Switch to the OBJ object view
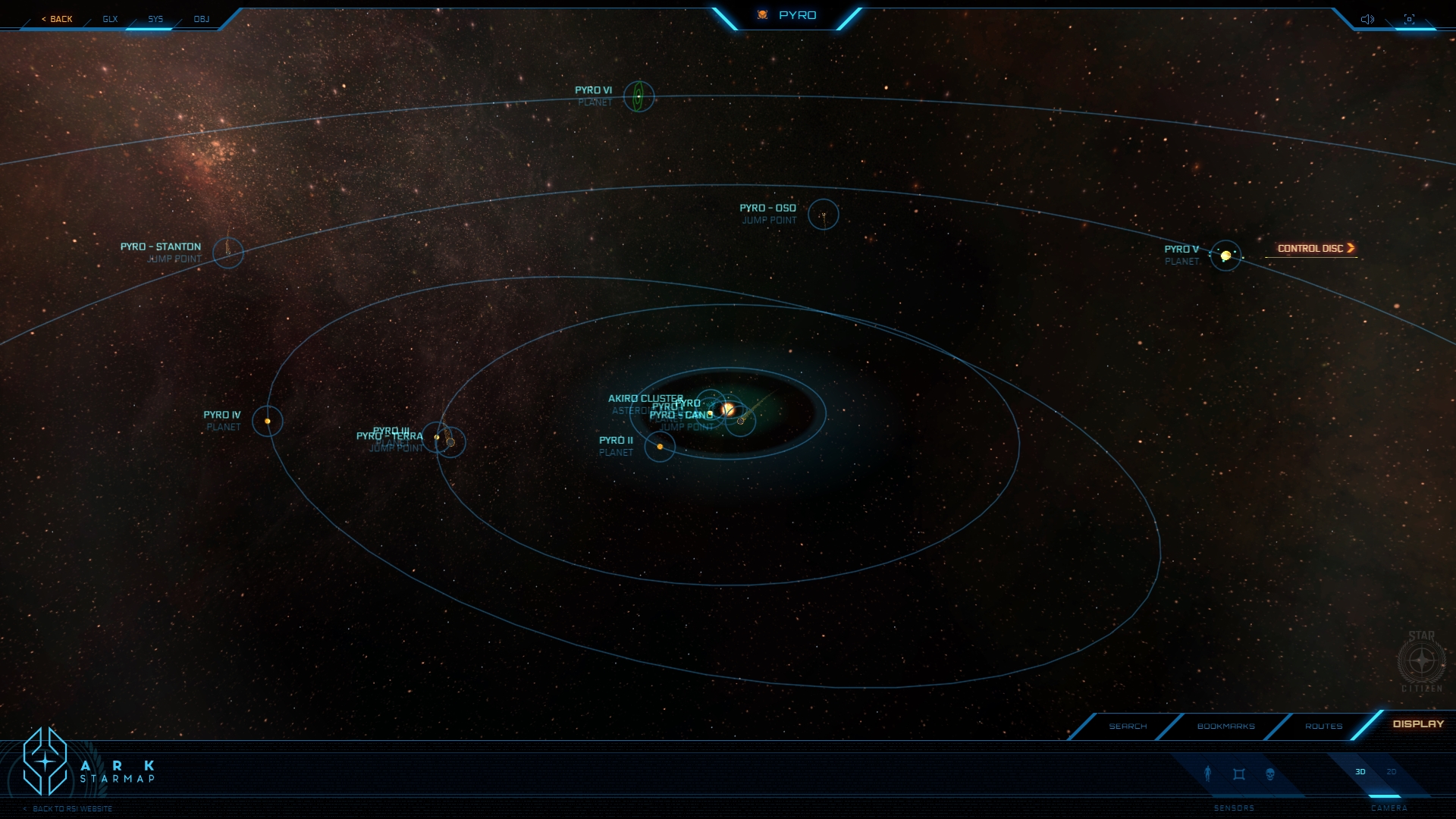 coord(201,19)
